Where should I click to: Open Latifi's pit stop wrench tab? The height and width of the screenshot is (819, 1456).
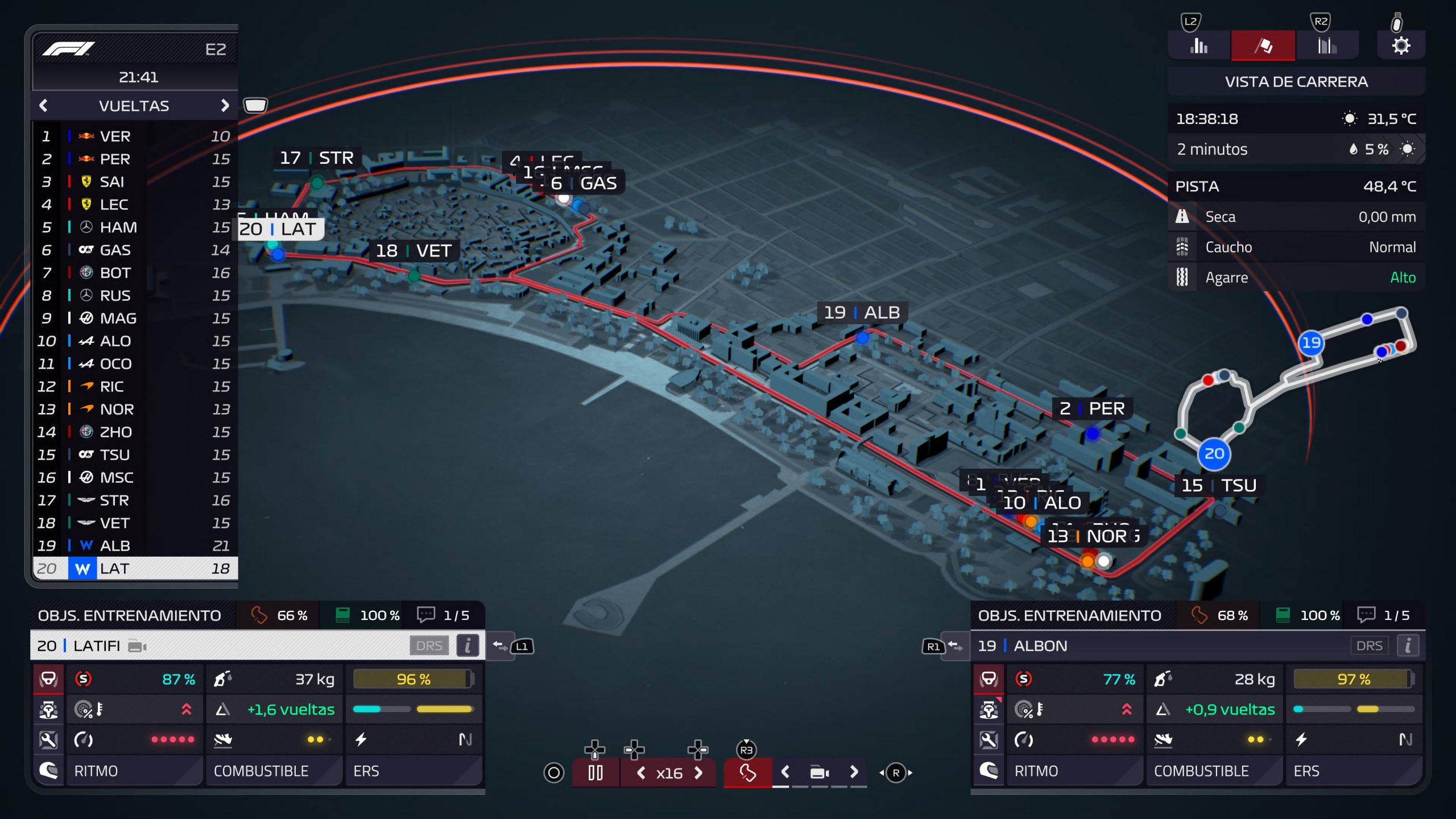48,740
